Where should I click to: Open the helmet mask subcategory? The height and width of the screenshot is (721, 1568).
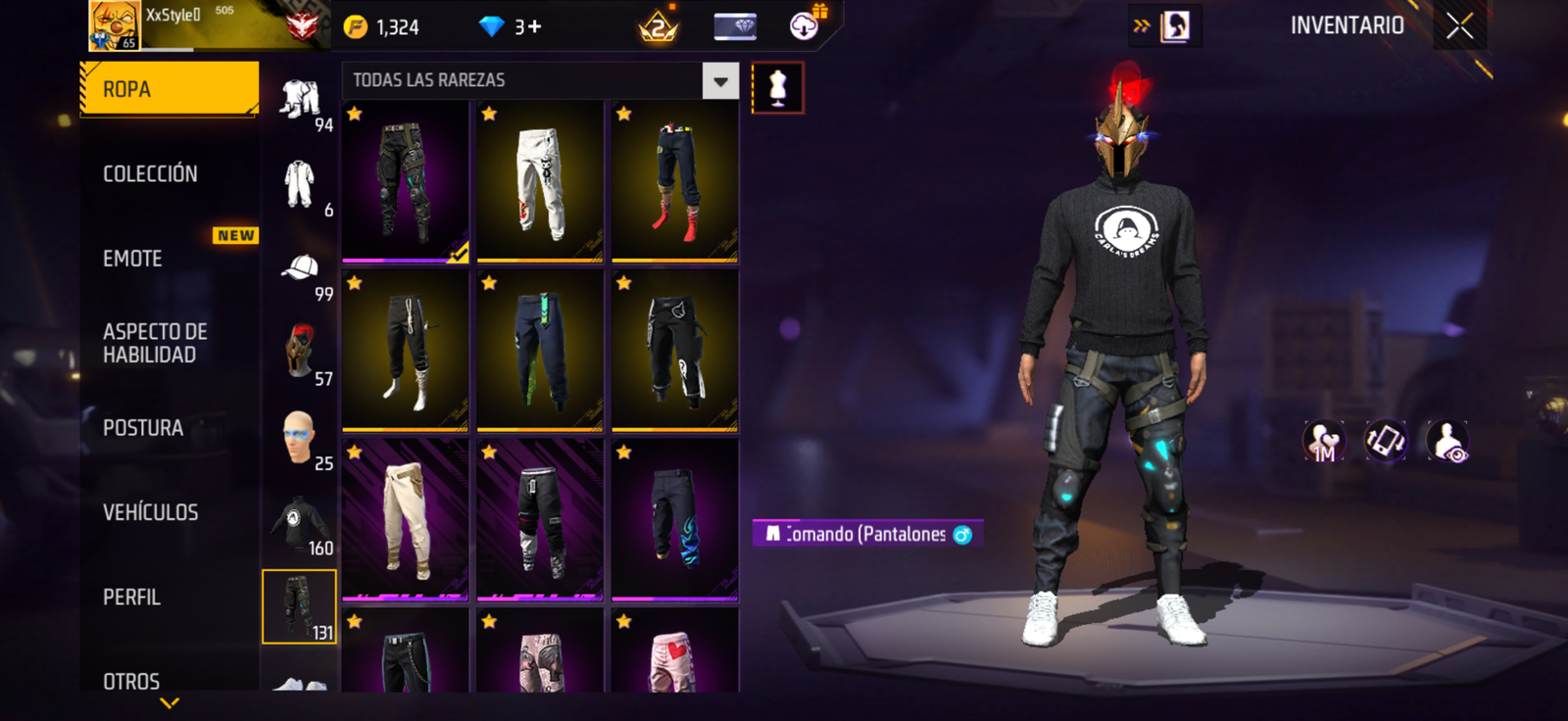point(300,351)
